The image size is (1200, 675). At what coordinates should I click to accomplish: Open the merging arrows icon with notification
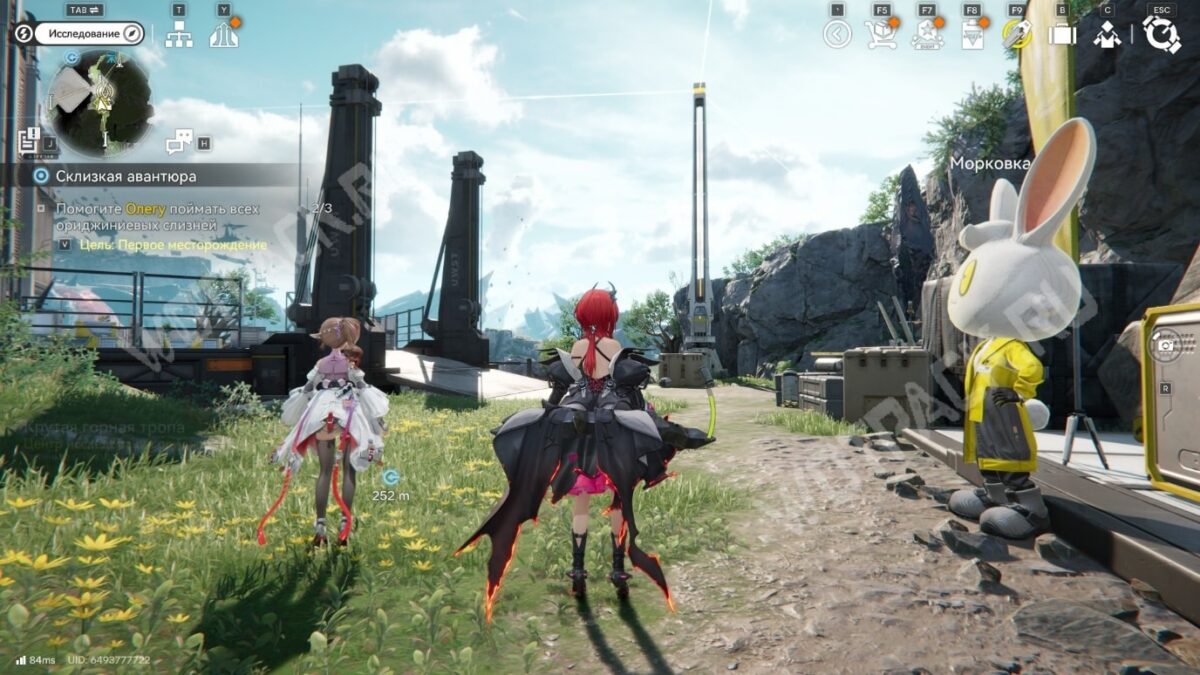(223, 34)
